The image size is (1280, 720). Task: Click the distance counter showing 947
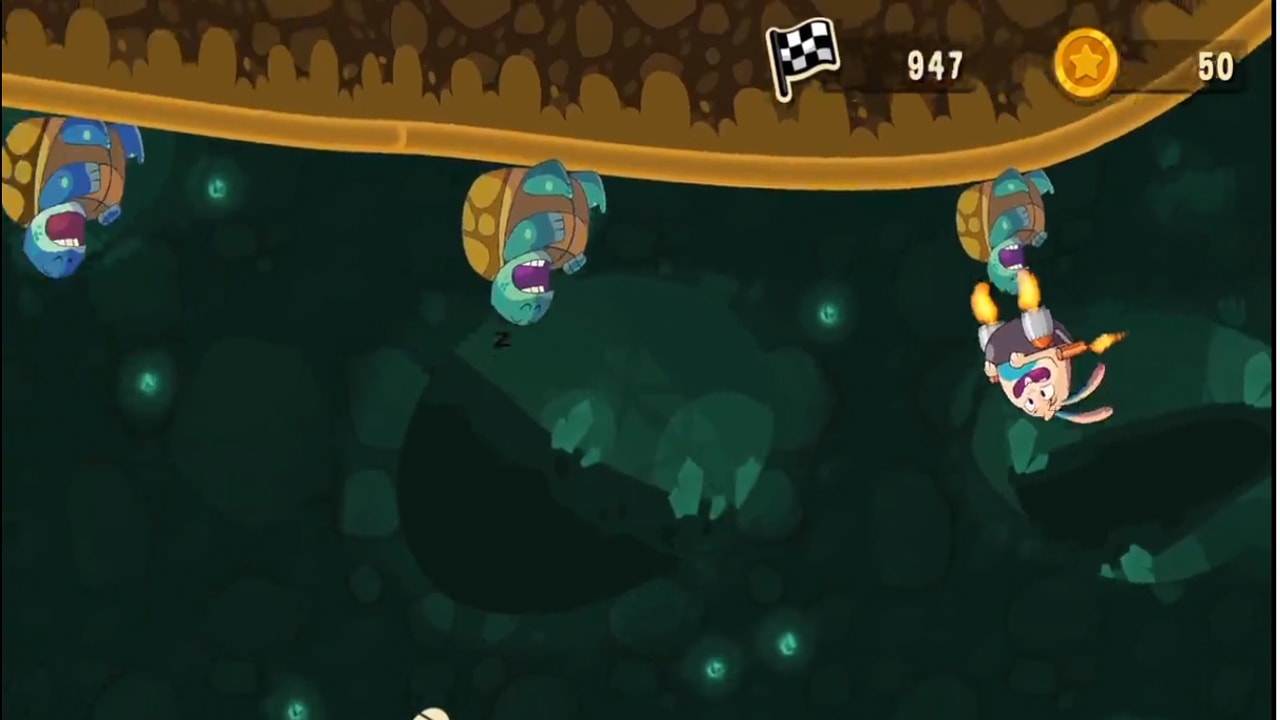click(934, 66)
